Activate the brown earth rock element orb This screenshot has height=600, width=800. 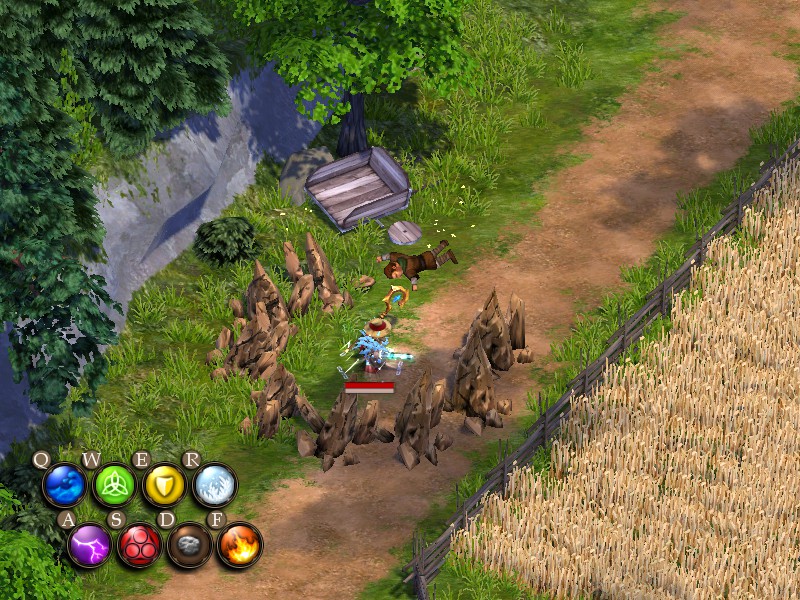point(189,545)
